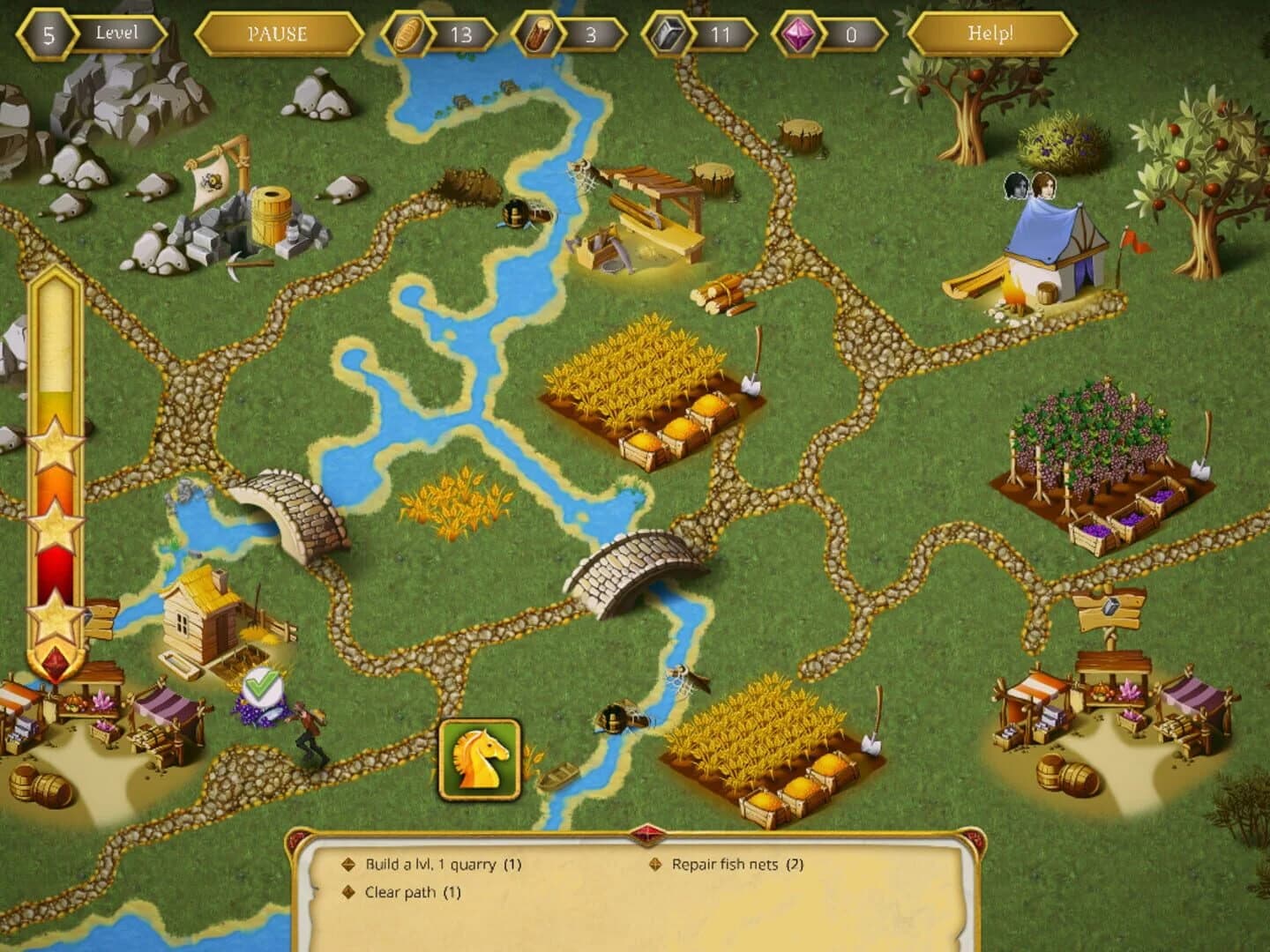Expand the Repair fish nets task entry

[x=736, y=865]
